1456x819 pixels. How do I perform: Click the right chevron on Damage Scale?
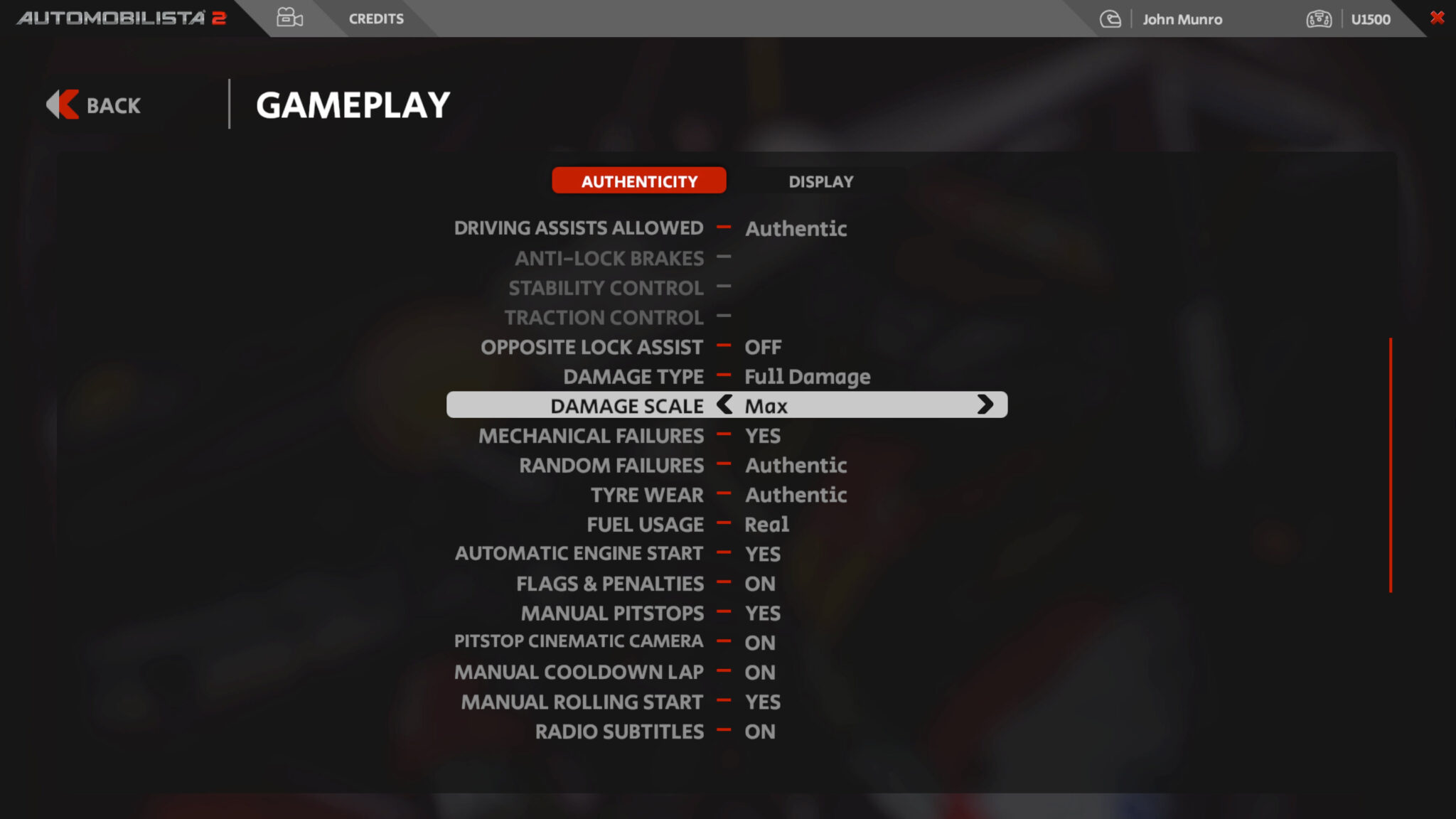click(987, 405)
